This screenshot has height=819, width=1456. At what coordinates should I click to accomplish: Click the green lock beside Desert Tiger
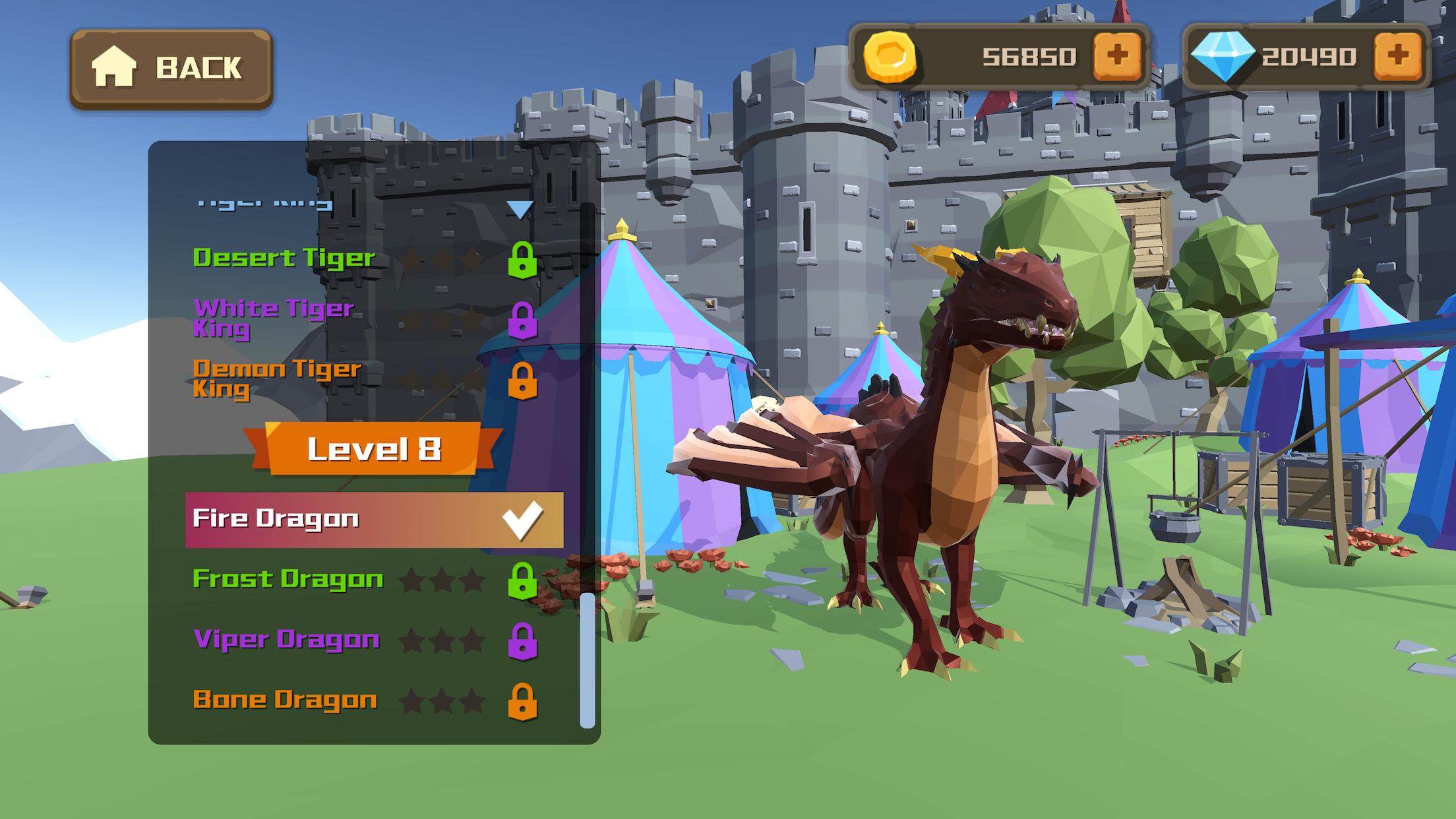[522, 259]
